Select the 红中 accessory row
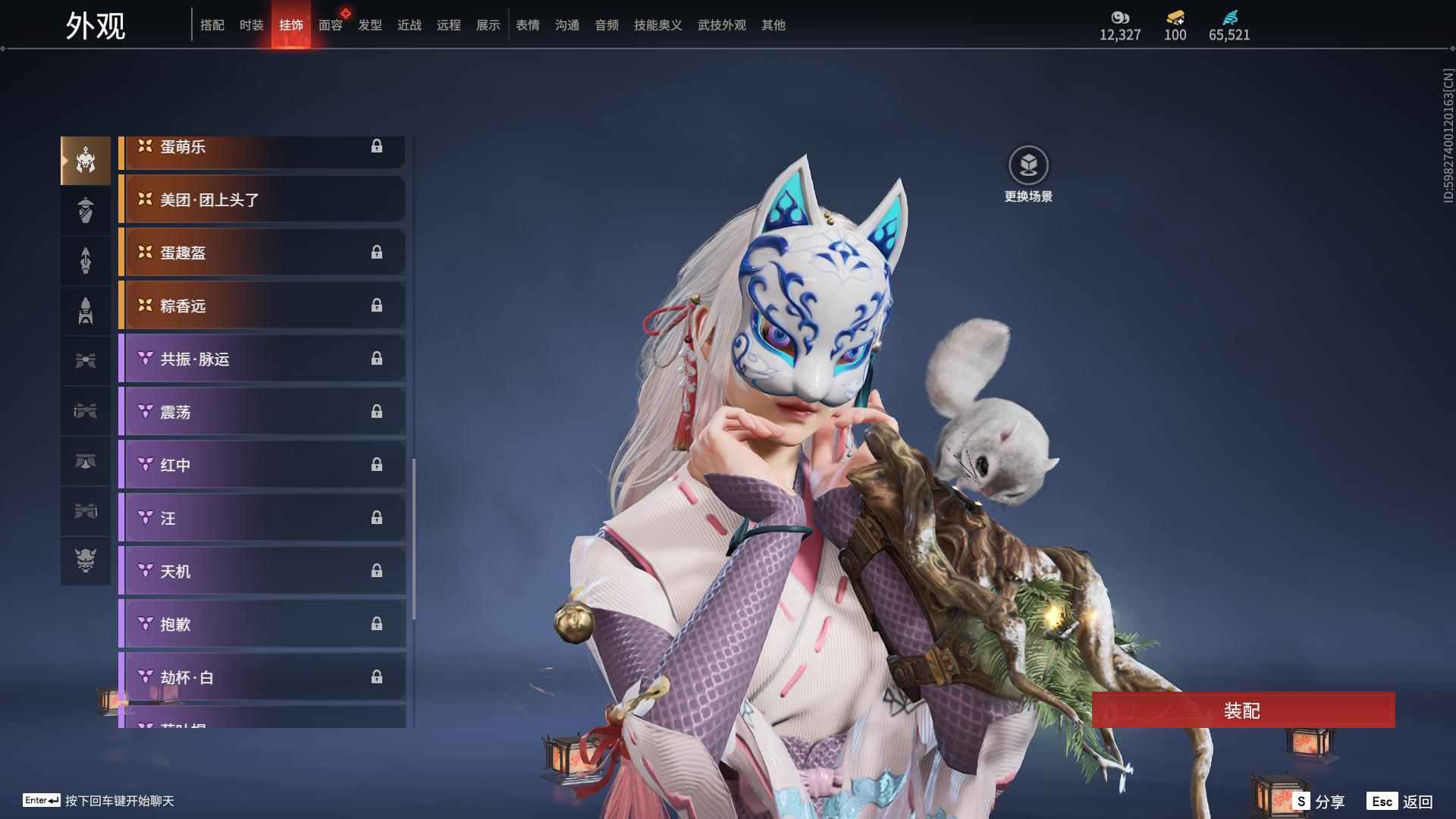Screen dimensions: 1456x819 tap(262, 465)
